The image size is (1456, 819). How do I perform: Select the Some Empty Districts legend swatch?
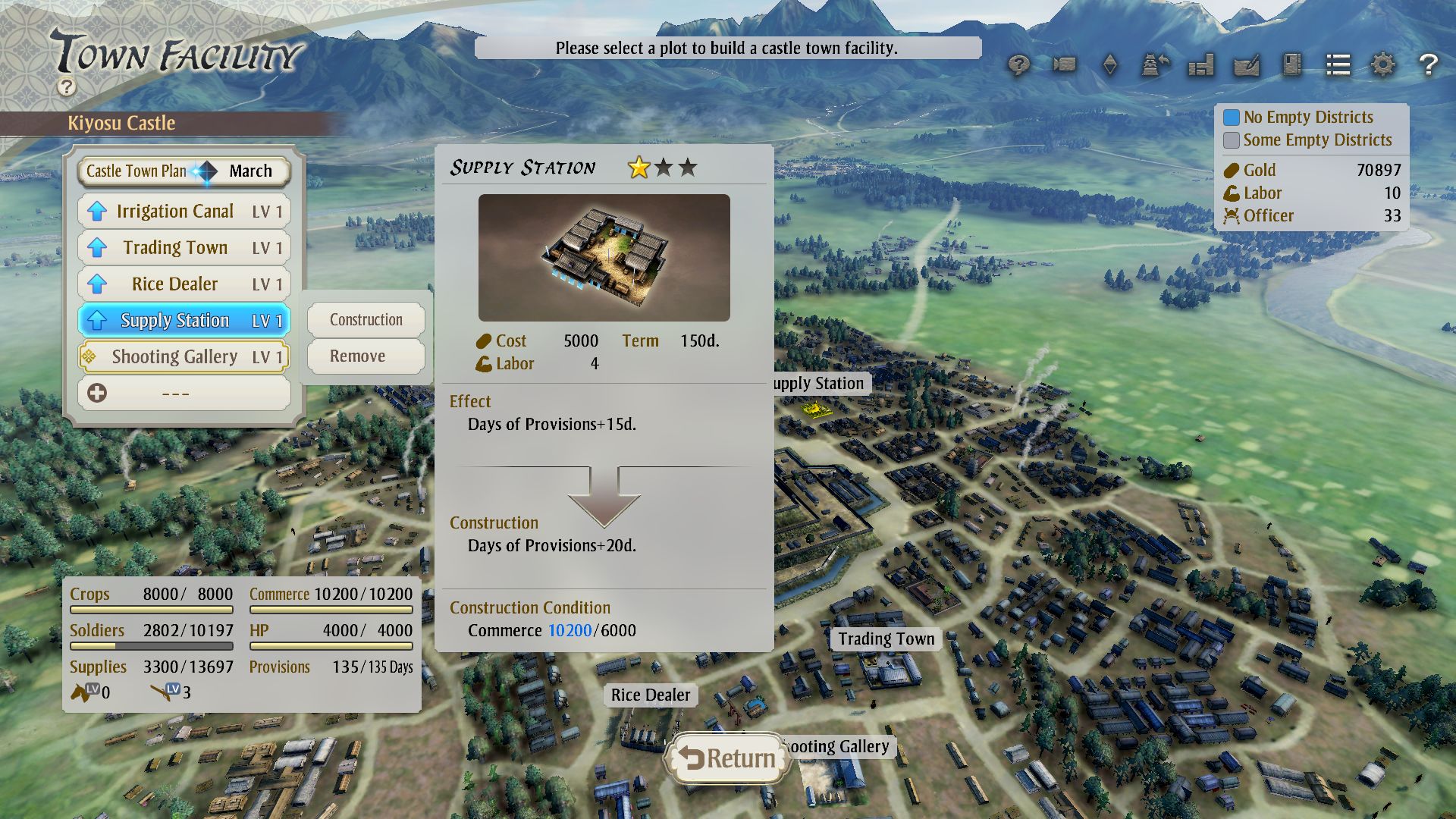point(1232,140)
